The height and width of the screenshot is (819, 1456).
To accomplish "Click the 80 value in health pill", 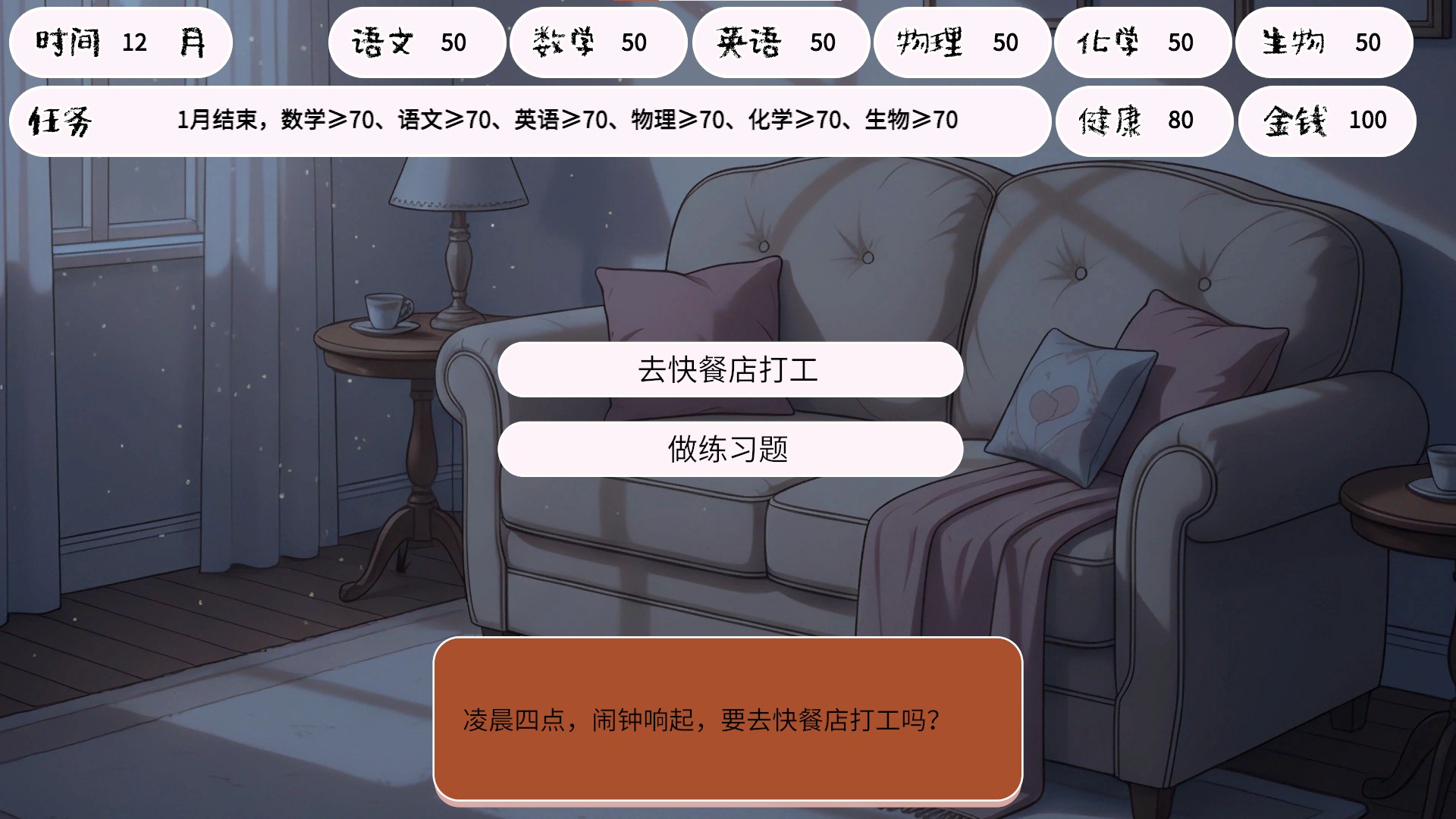I will tap(1185, 121).
